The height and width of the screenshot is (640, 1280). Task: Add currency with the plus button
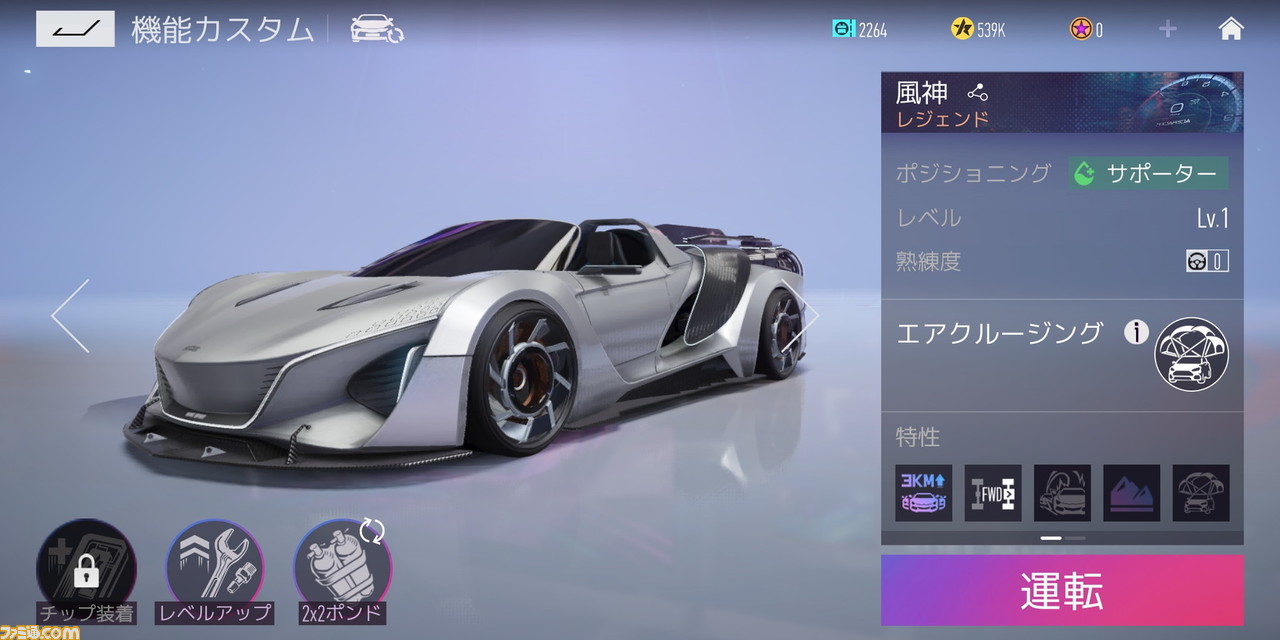(1167, 29)
